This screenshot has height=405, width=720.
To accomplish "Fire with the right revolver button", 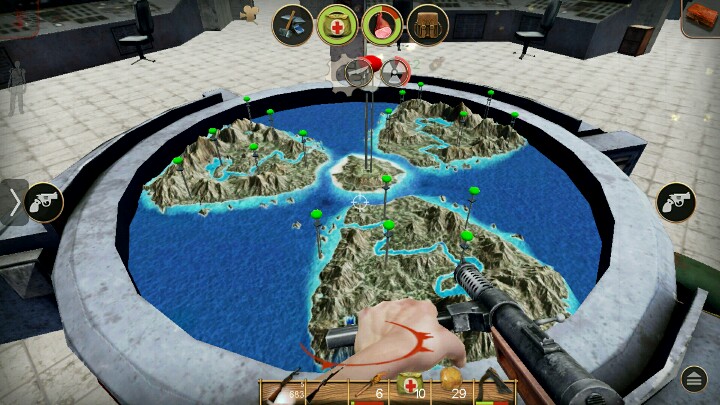I will (675, 202).
